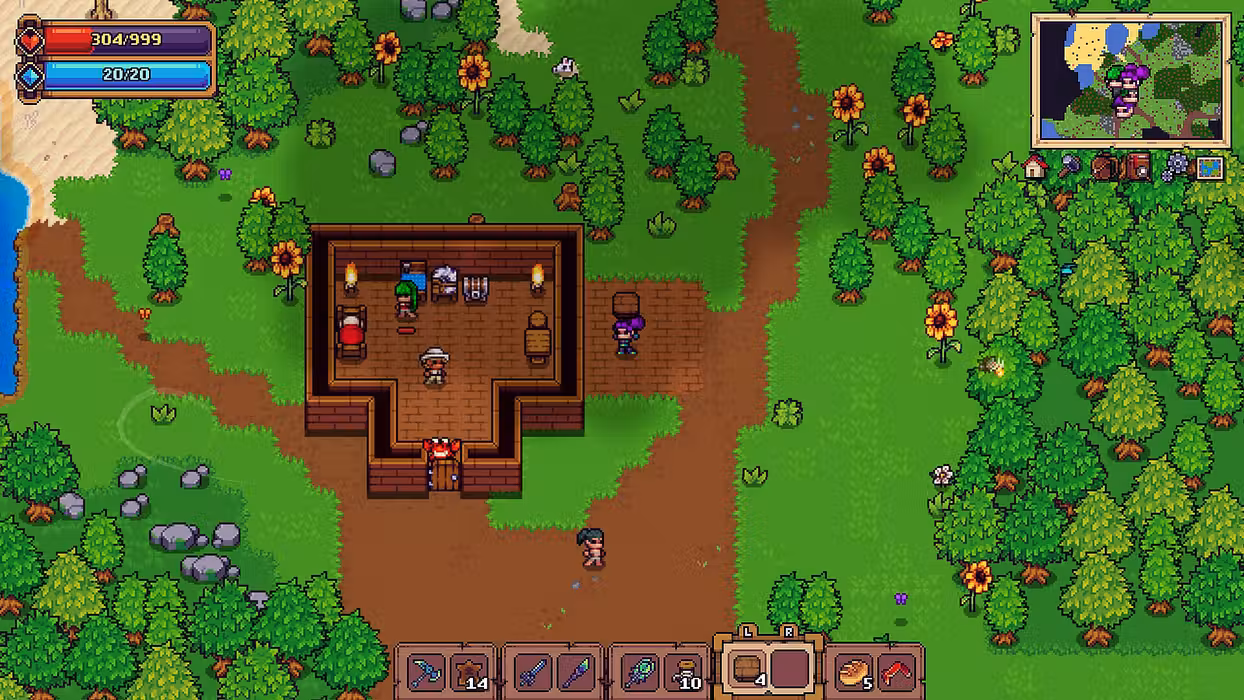Select the pickaxe hotbar slot
The height and width of the screenshot is (700, 1244).
pos(426,672)
